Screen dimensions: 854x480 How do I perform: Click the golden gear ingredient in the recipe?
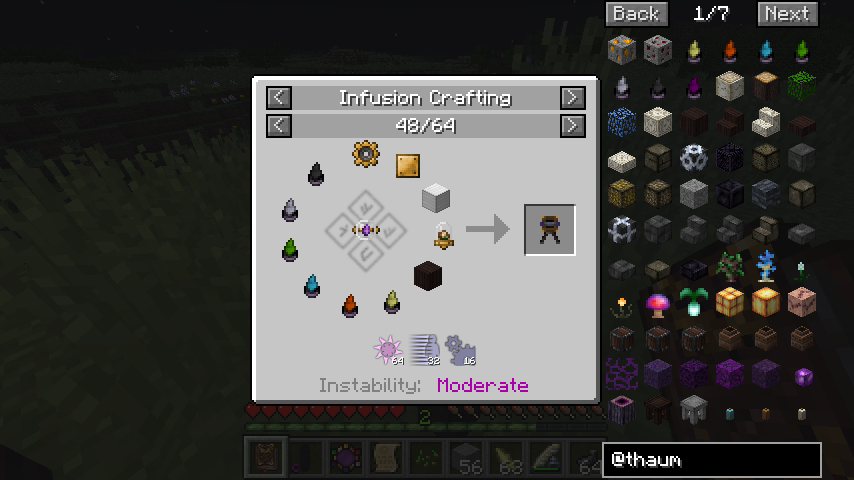coord(366,154)
